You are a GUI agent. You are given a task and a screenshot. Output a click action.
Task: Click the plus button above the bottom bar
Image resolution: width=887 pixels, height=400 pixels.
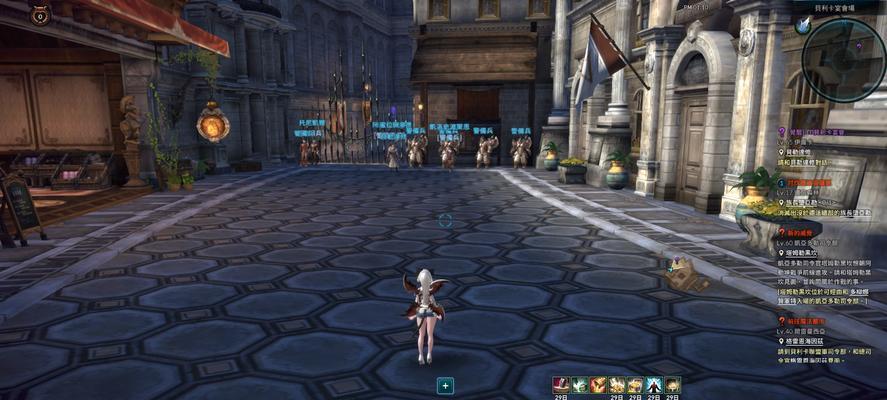[x=445, y=385]
